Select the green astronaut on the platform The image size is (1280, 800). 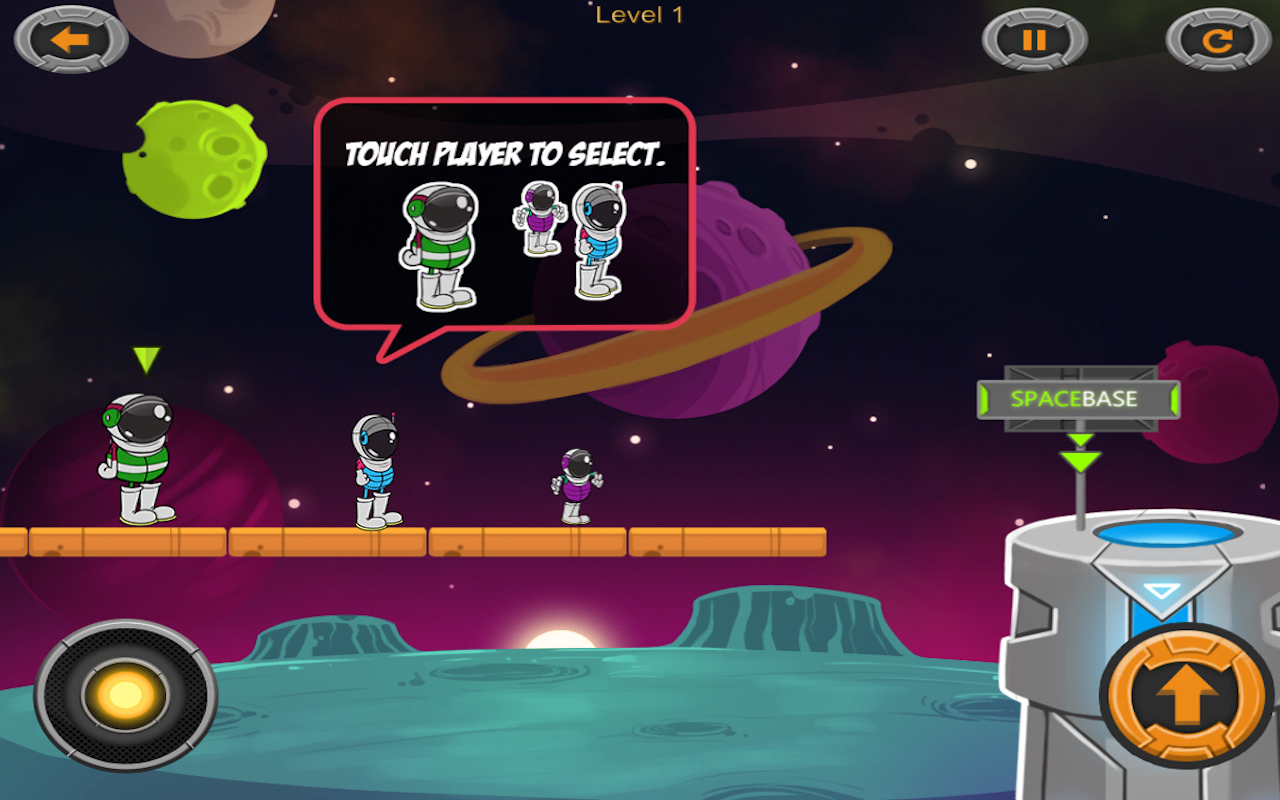click(139, 460)
